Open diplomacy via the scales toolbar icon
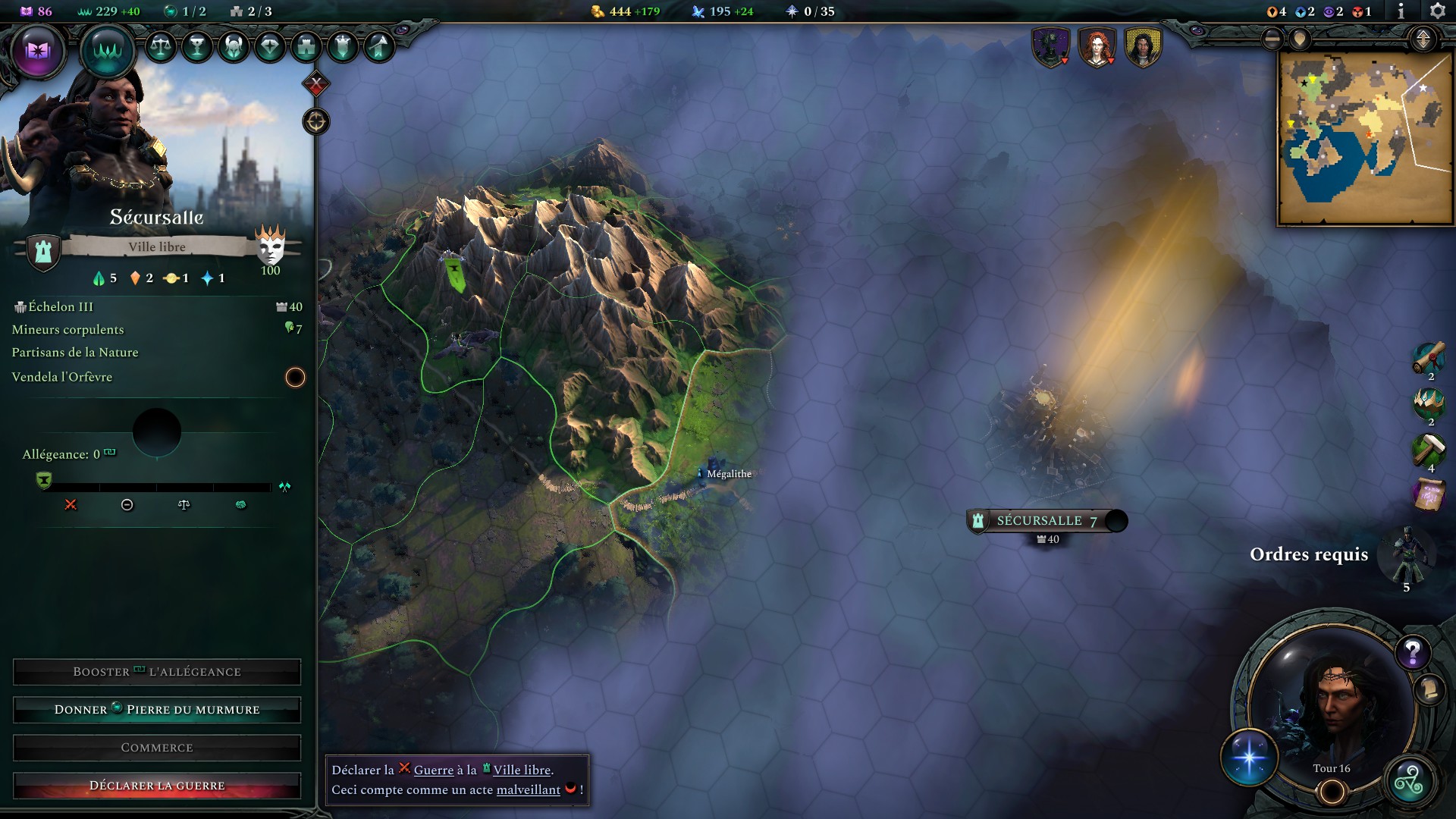1456x819 pixels. click(161, 47)
